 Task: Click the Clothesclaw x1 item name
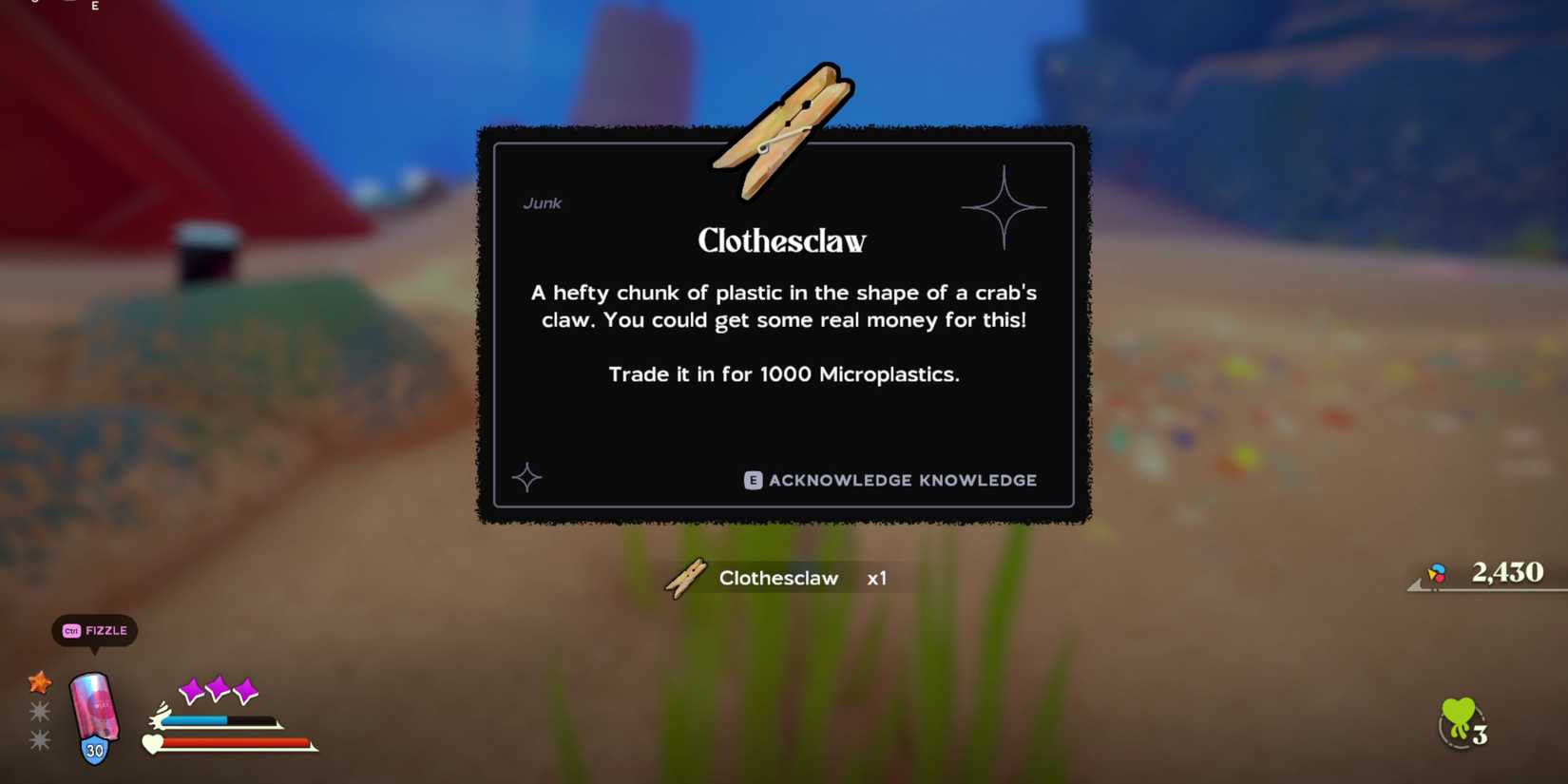pos(779,578)
